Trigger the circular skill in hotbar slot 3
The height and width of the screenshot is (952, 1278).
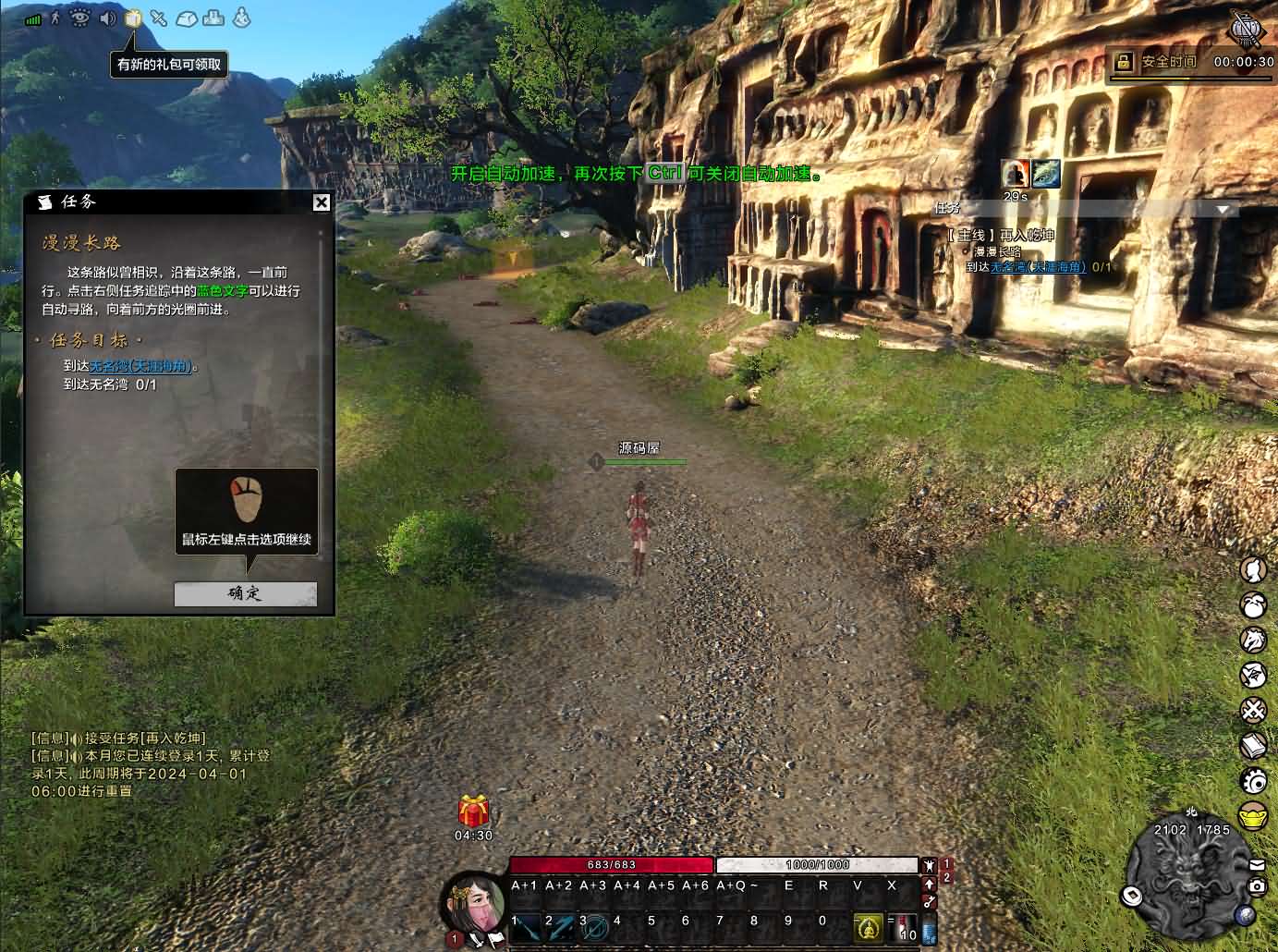coord(595,927)
